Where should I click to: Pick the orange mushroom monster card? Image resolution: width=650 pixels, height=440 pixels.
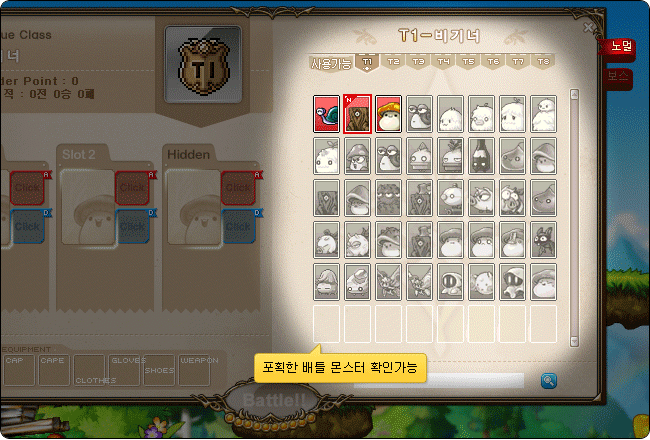[x=388, y=114]
